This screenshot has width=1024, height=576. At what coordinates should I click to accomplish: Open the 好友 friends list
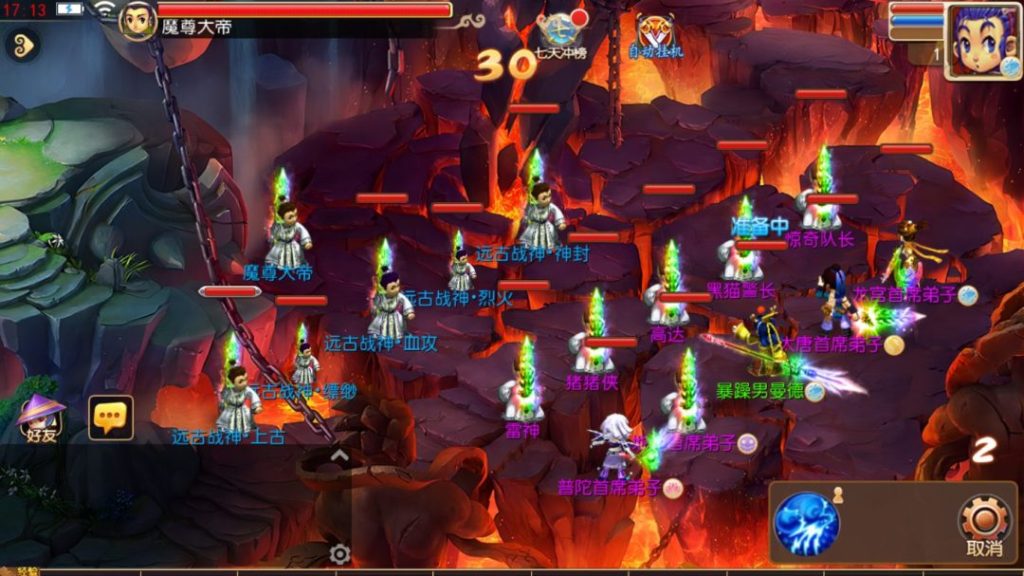(41, 417)
